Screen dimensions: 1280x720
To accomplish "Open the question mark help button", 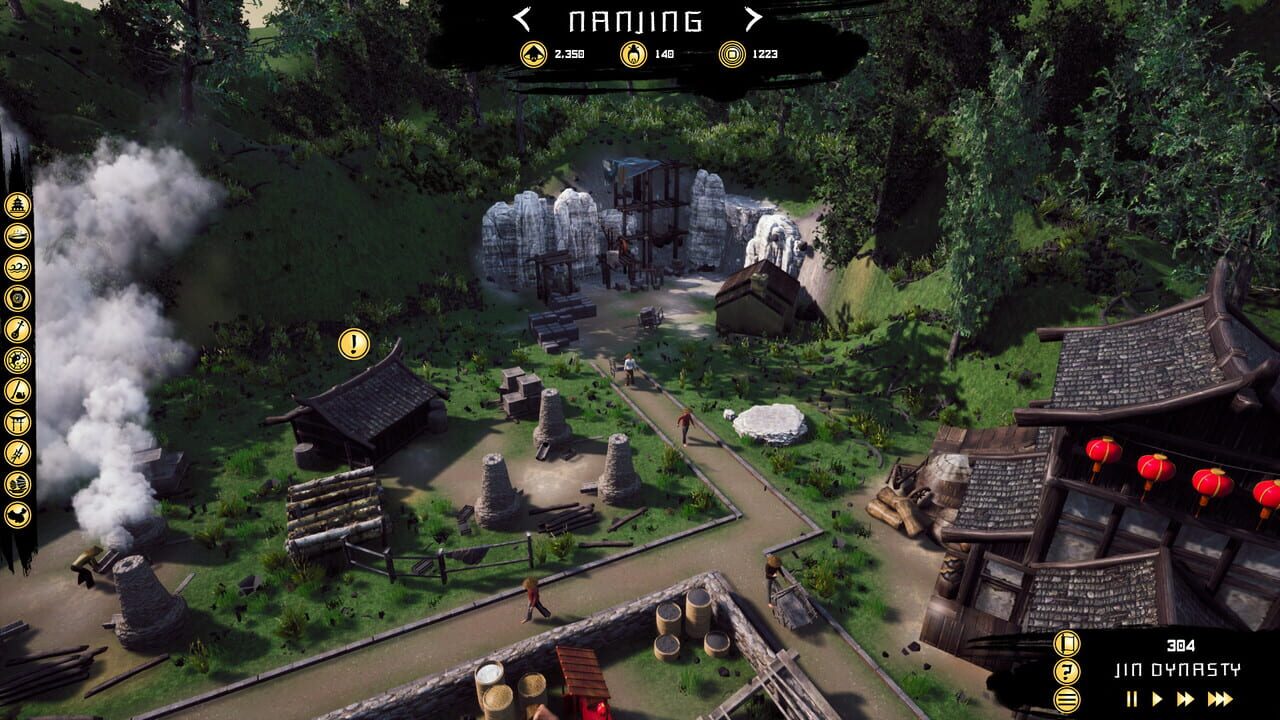I will click(x=1067, y=672).
